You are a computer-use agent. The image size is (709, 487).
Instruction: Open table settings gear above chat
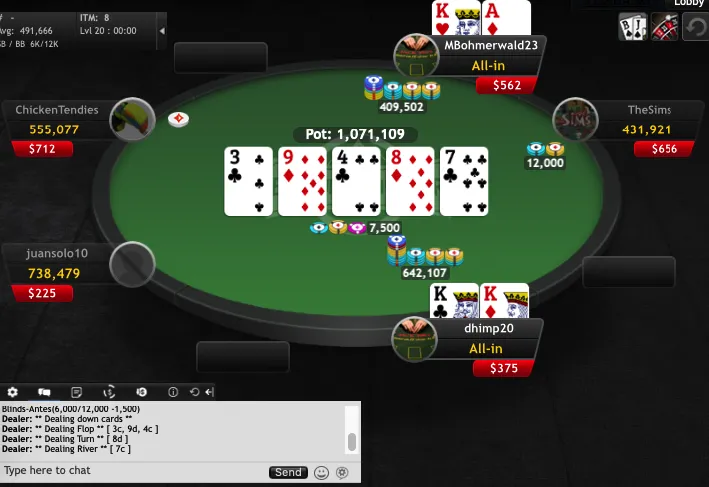coord(13,392)
